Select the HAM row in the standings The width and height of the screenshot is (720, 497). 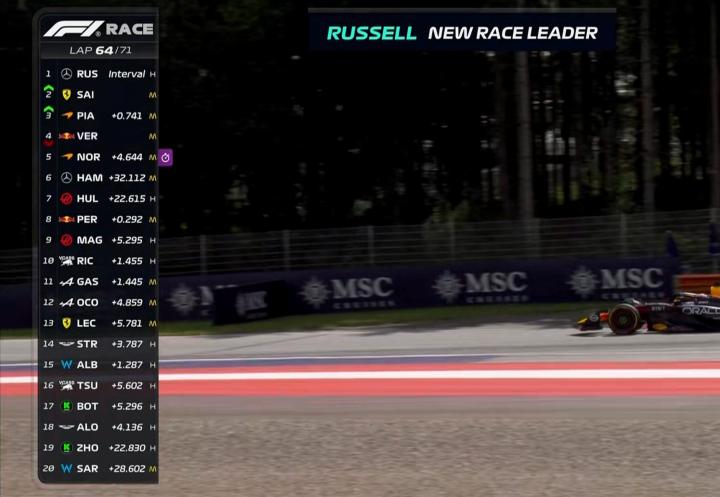tap(98, 178)
